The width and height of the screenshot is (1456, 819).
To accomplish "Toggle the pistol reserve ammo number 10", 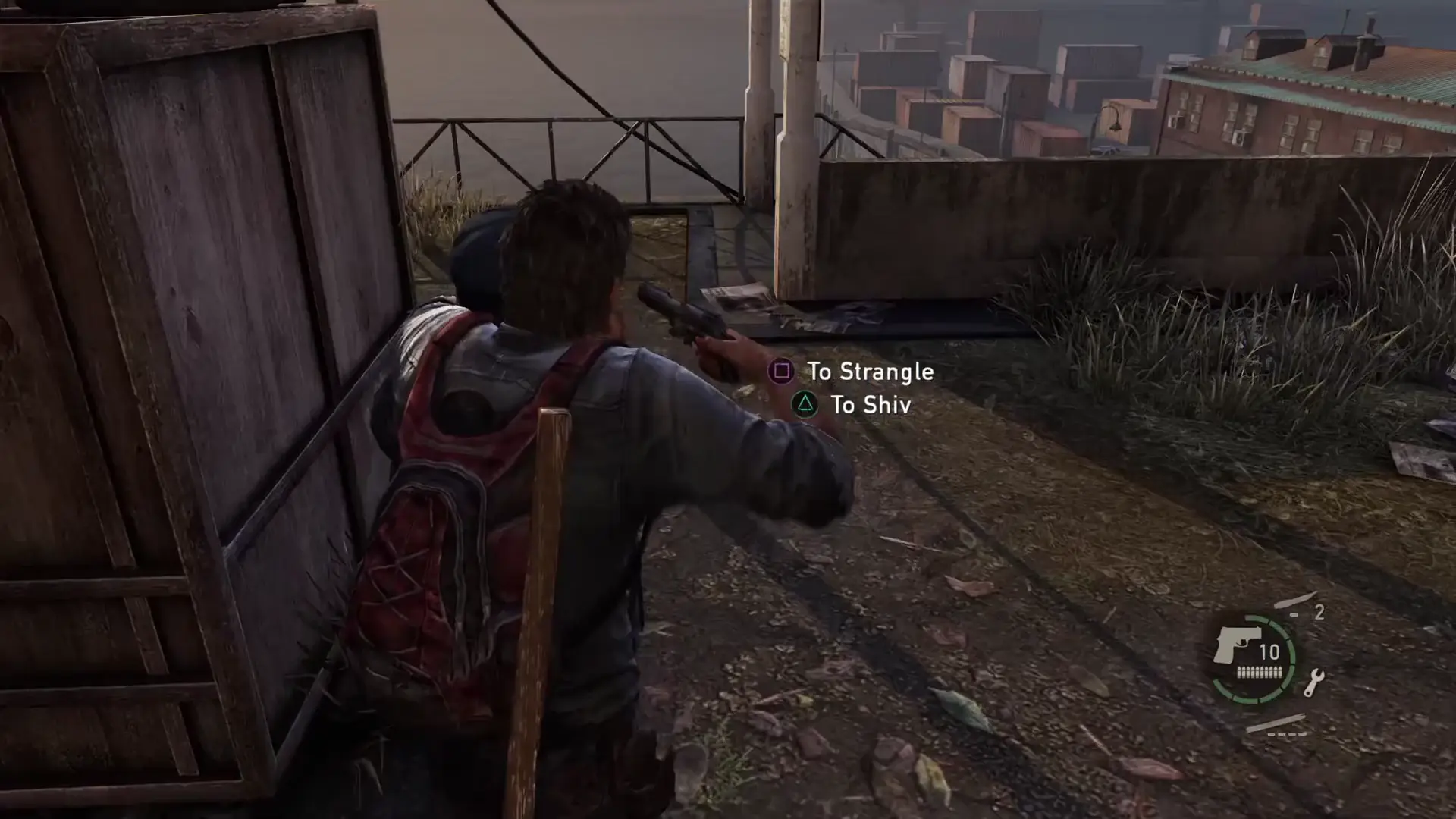I will point(1269,651).
